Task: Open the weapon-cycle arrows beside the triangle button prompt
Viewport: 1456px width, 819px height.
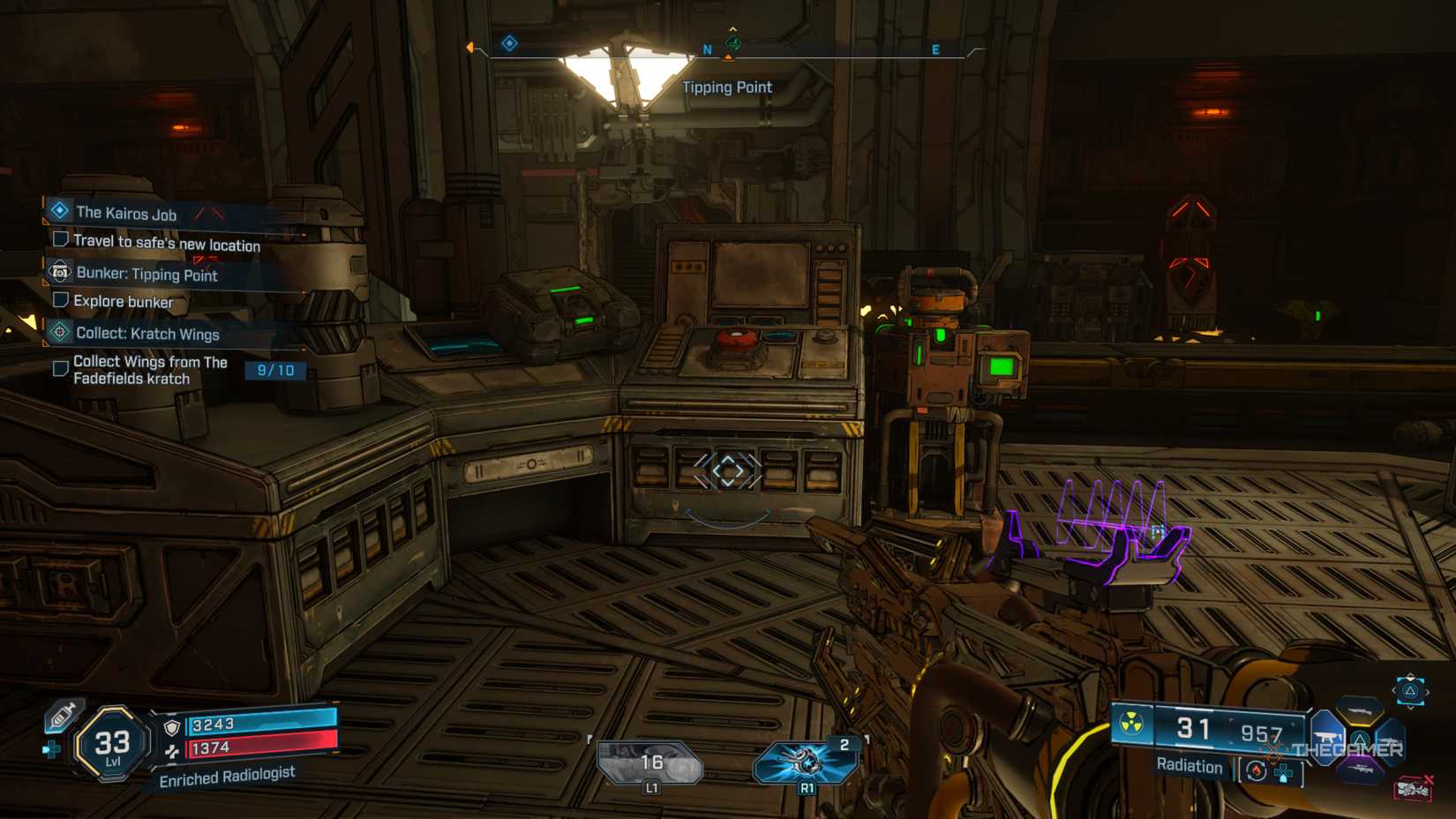Action: 1412,691
